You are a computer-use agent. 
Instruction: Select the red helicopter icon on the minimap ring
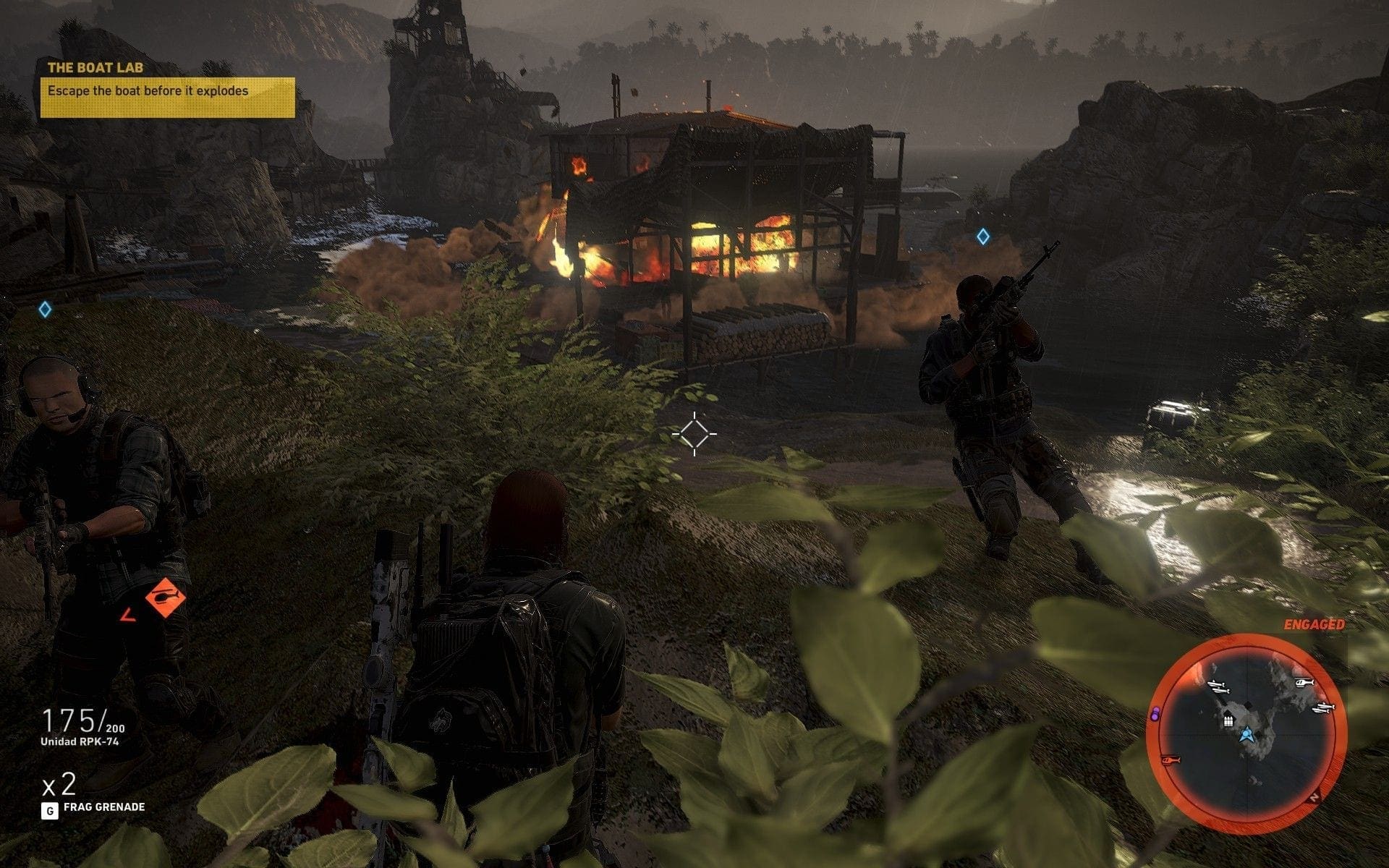point(1169,760)
